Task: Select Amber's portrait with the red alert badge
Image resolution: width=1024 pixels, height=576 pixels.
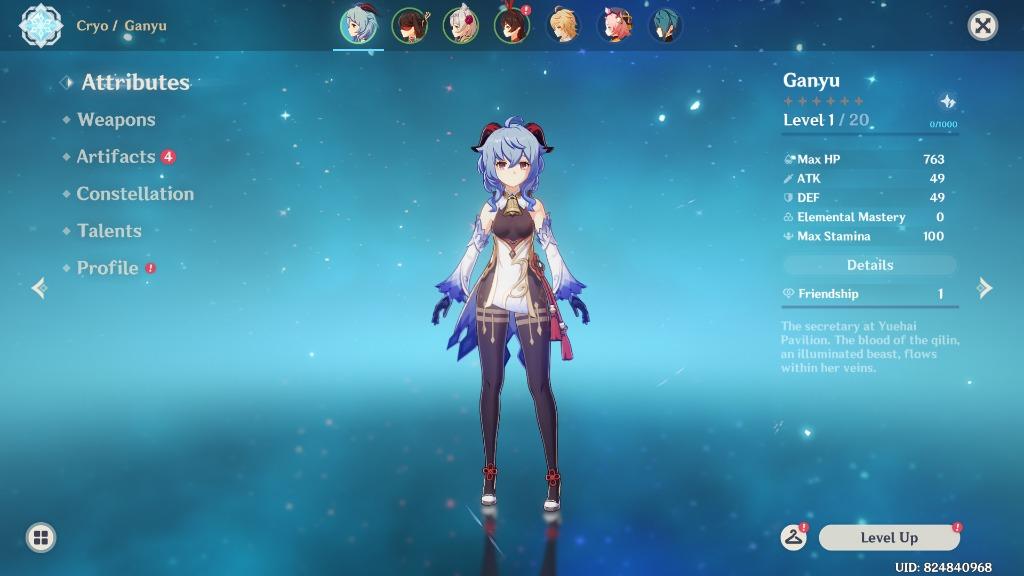Action: click(512, 26)
